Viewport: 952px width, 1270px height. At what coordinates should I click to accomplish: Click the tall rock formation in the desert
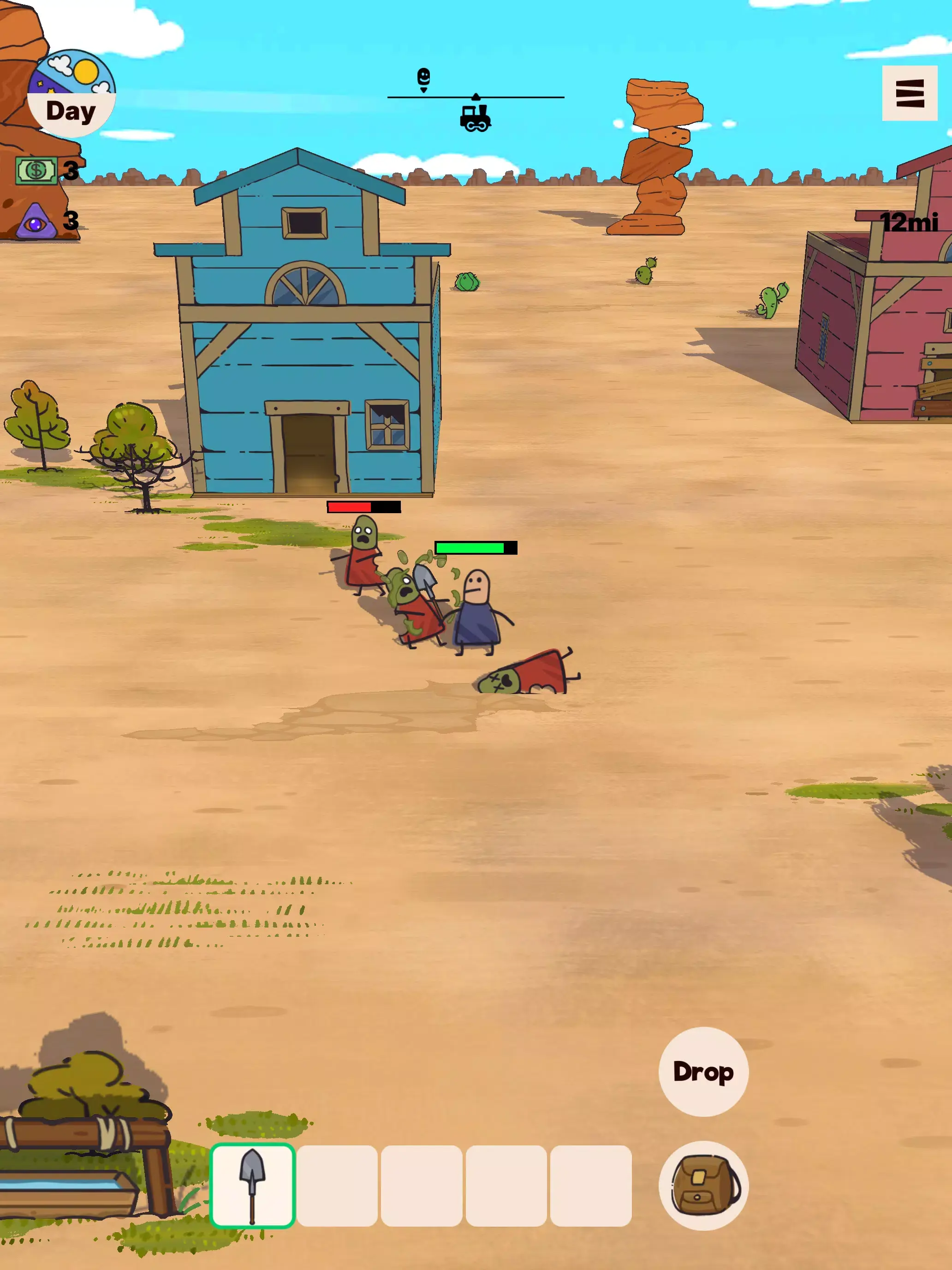point(660,155)
